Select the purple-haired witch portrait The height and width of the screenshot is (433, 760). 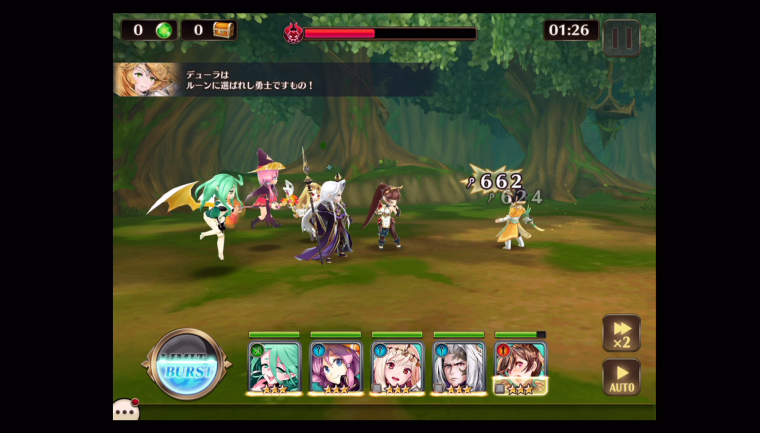[335, 366]
